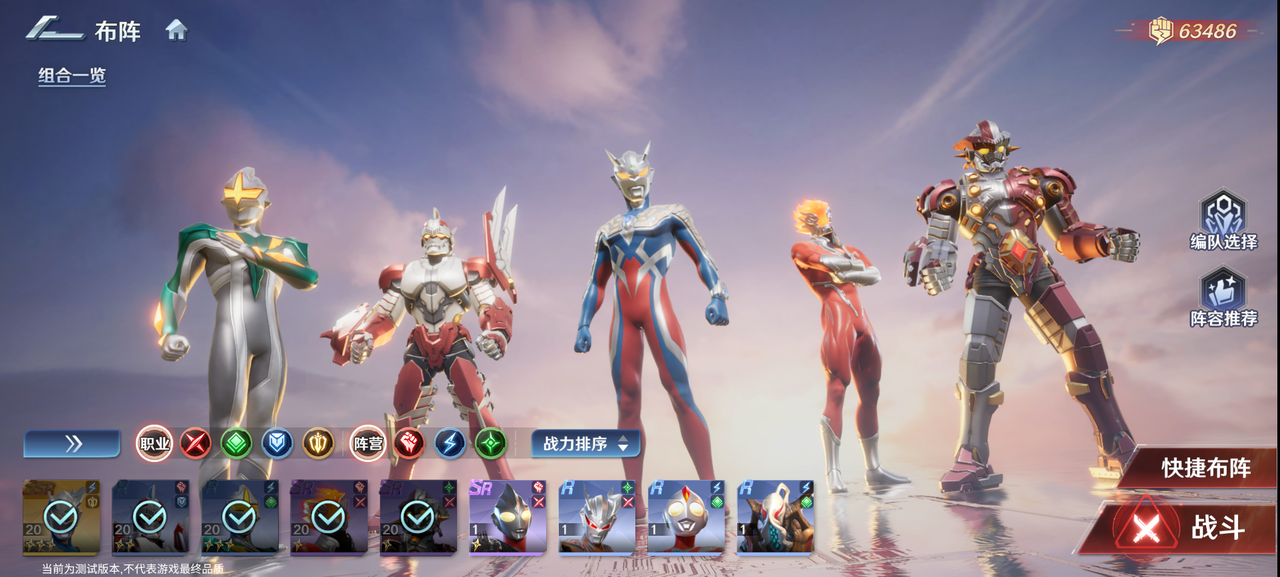Select the 阵营 faction filter

coord(368,443)
